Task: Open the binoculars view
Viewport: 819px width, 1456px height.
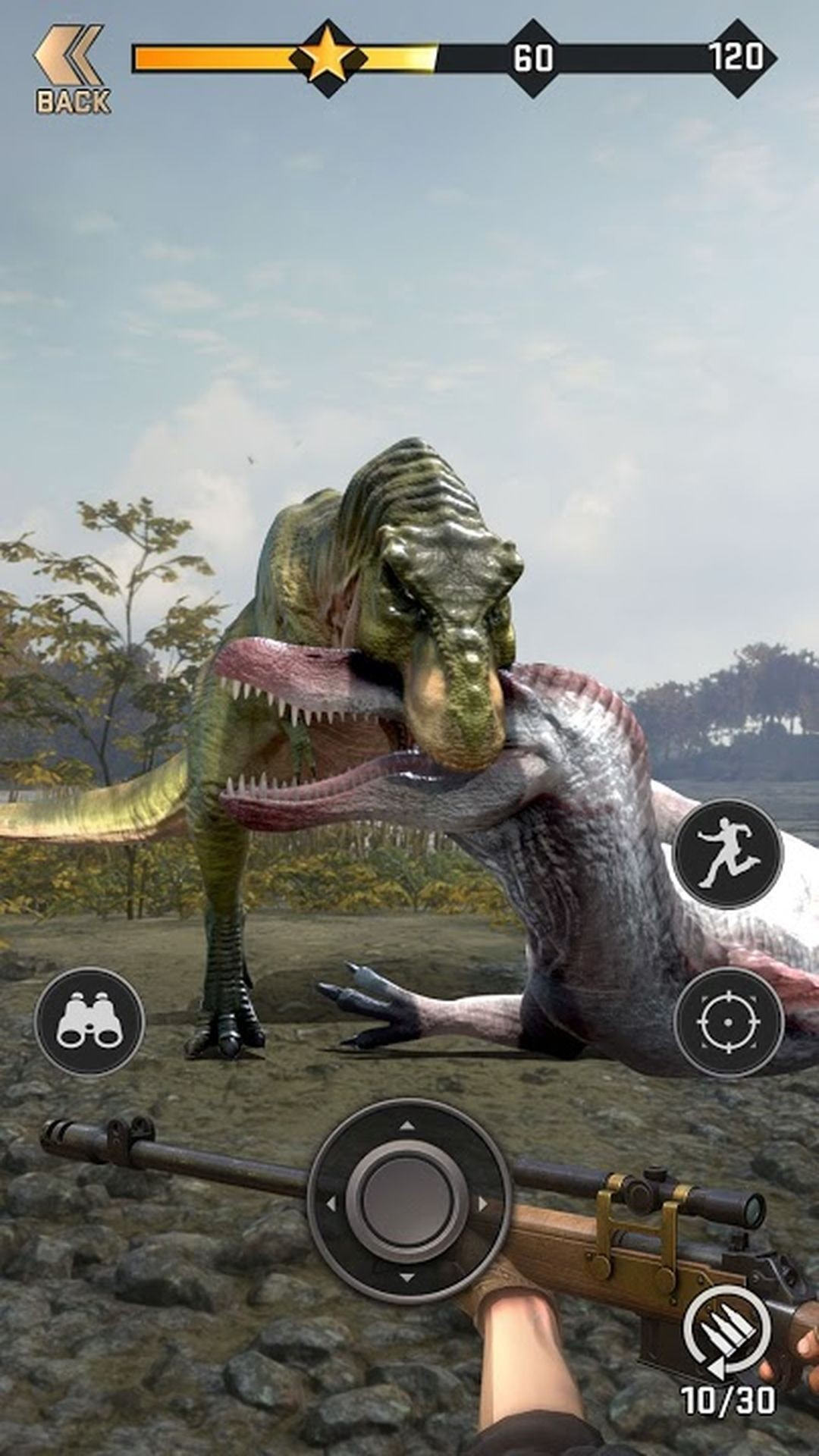Action: [89, 1021]
